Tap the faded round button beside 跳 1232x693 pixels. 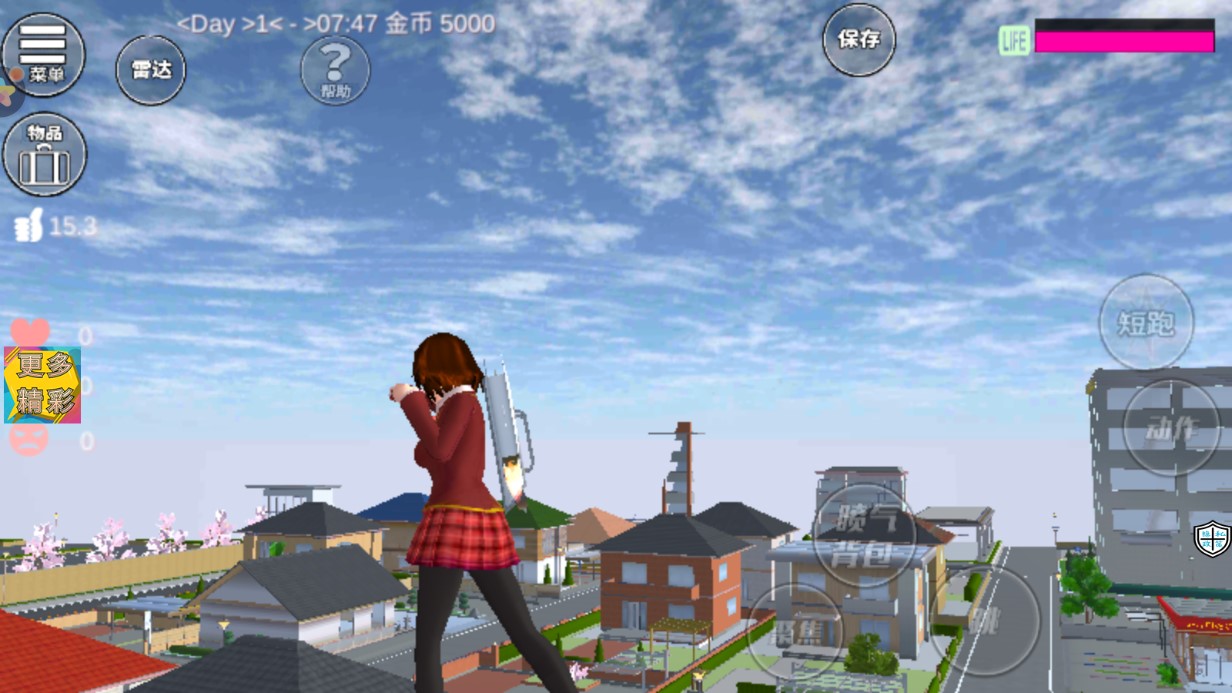pos(796,631)
